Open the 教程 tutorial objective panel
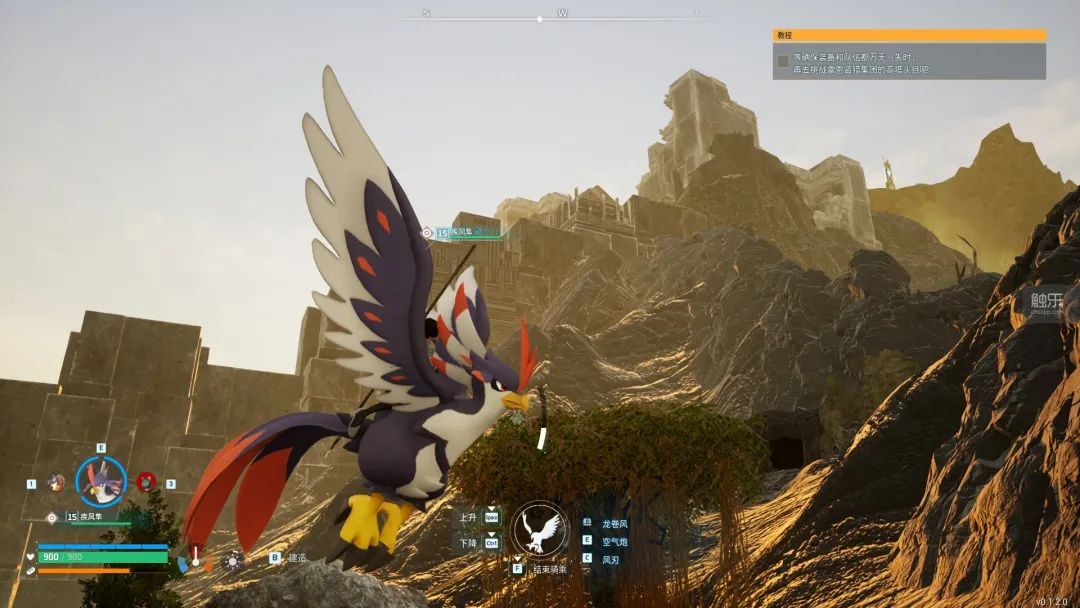Viewport: 1080px width, 608px height. 908,35
